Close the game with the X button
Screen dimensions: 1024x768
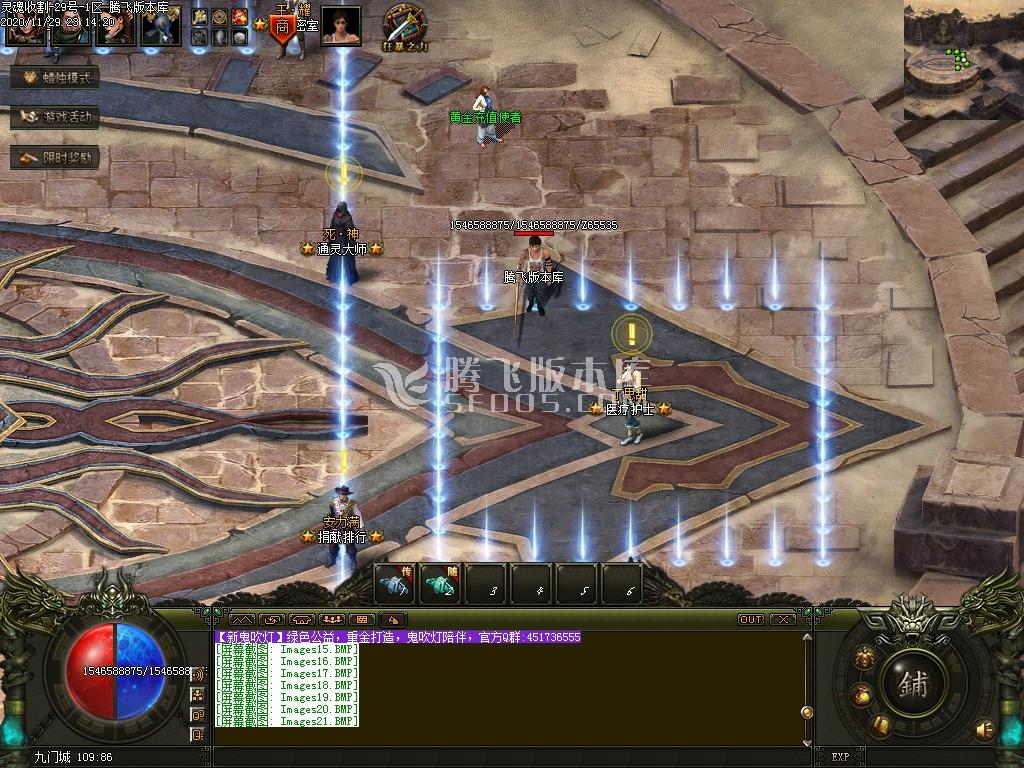pos(783,620)
